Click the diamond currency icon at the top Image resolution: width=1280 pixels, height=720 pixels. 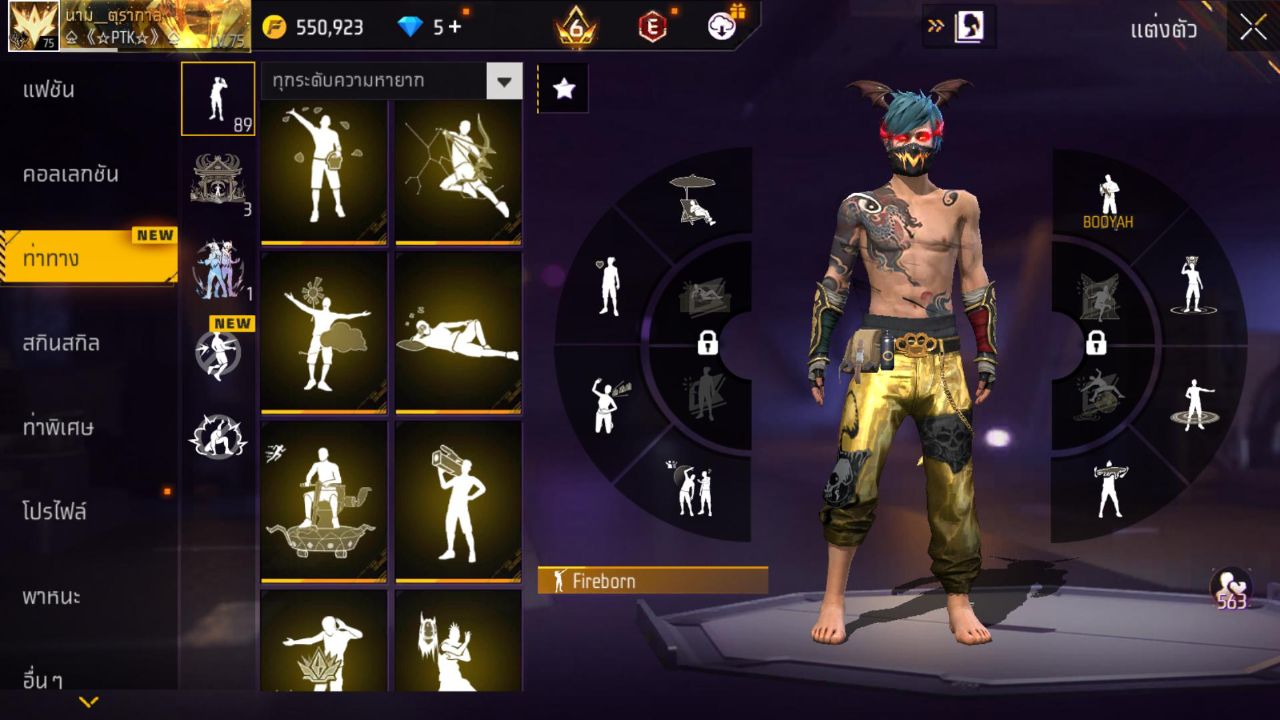pyautogui.click(x=410, y=28)
